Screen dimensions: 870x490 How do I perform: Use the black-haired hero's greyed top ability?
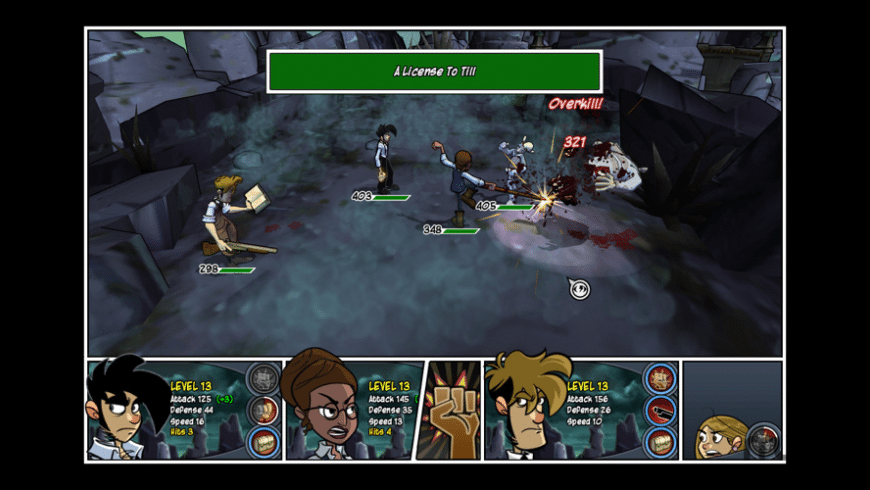[263, 378]
